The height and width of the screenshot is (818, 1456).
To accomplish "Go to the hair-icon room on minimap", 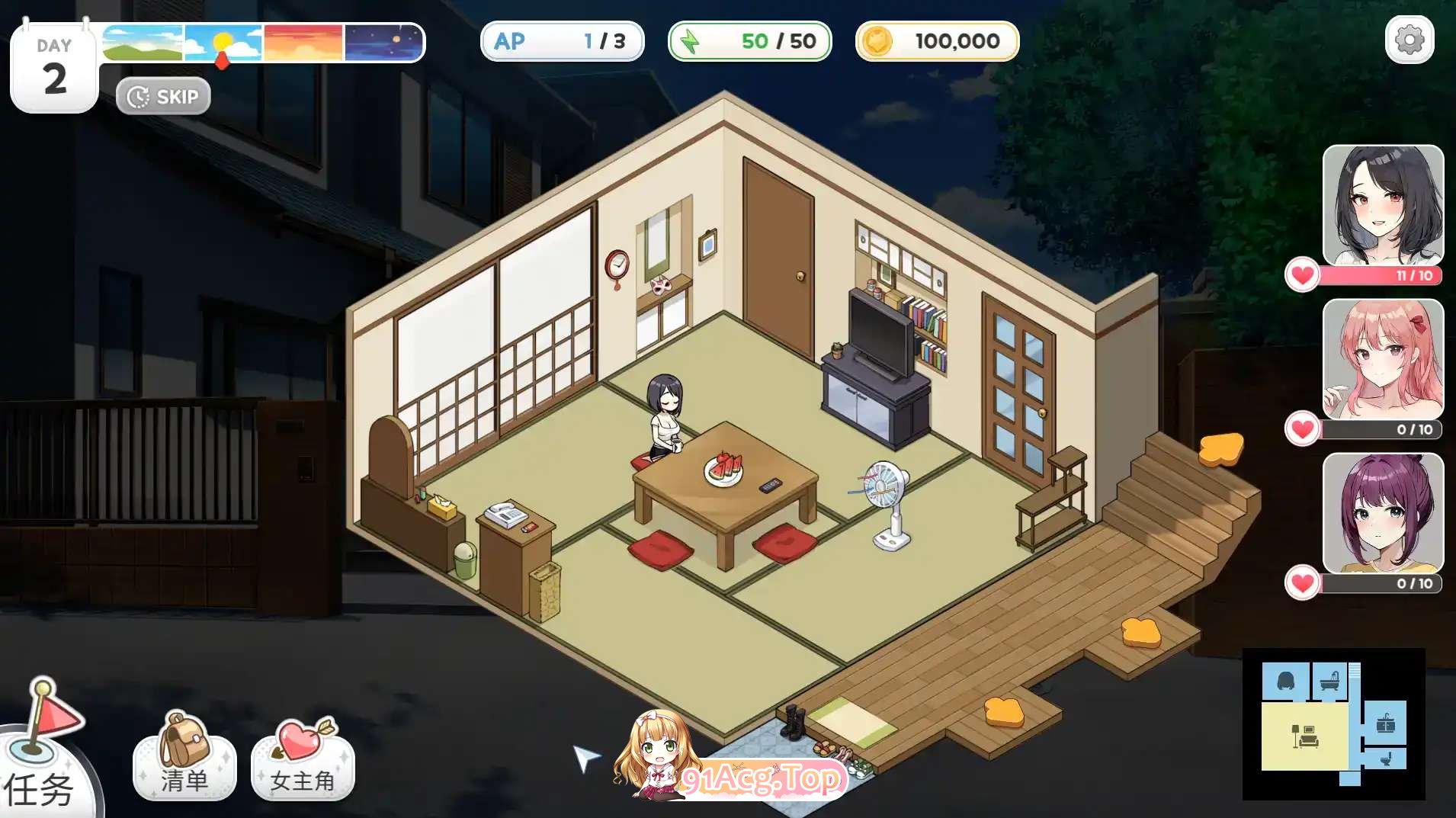I will [x=1285, y=681].
